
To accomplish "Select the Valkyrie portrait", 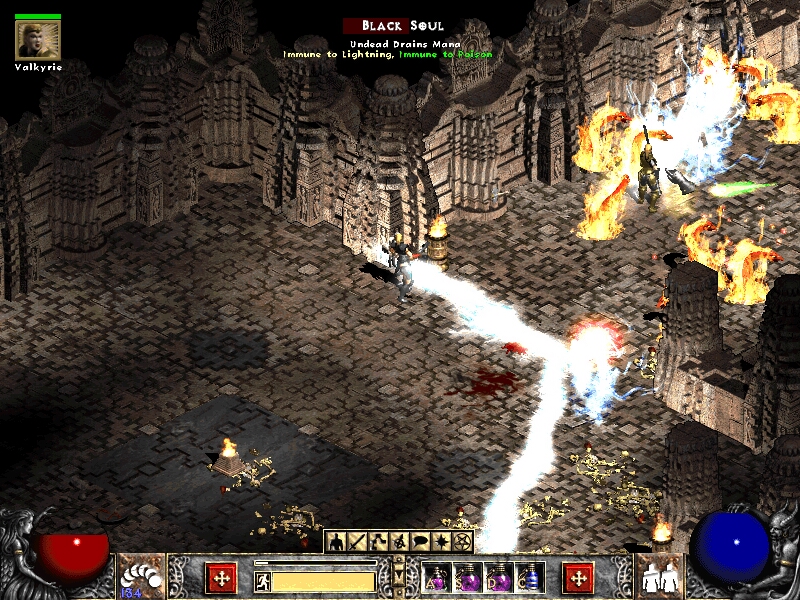I will 37,40.
